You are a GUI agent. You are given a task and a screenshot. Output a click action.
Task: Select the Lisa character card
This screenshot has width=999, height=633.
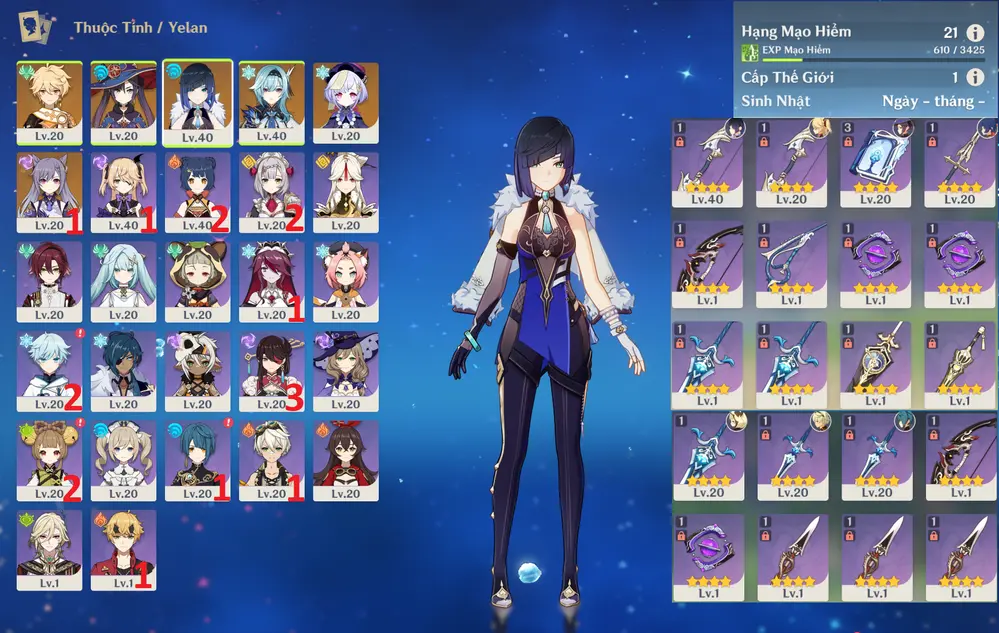click(346, 370)
